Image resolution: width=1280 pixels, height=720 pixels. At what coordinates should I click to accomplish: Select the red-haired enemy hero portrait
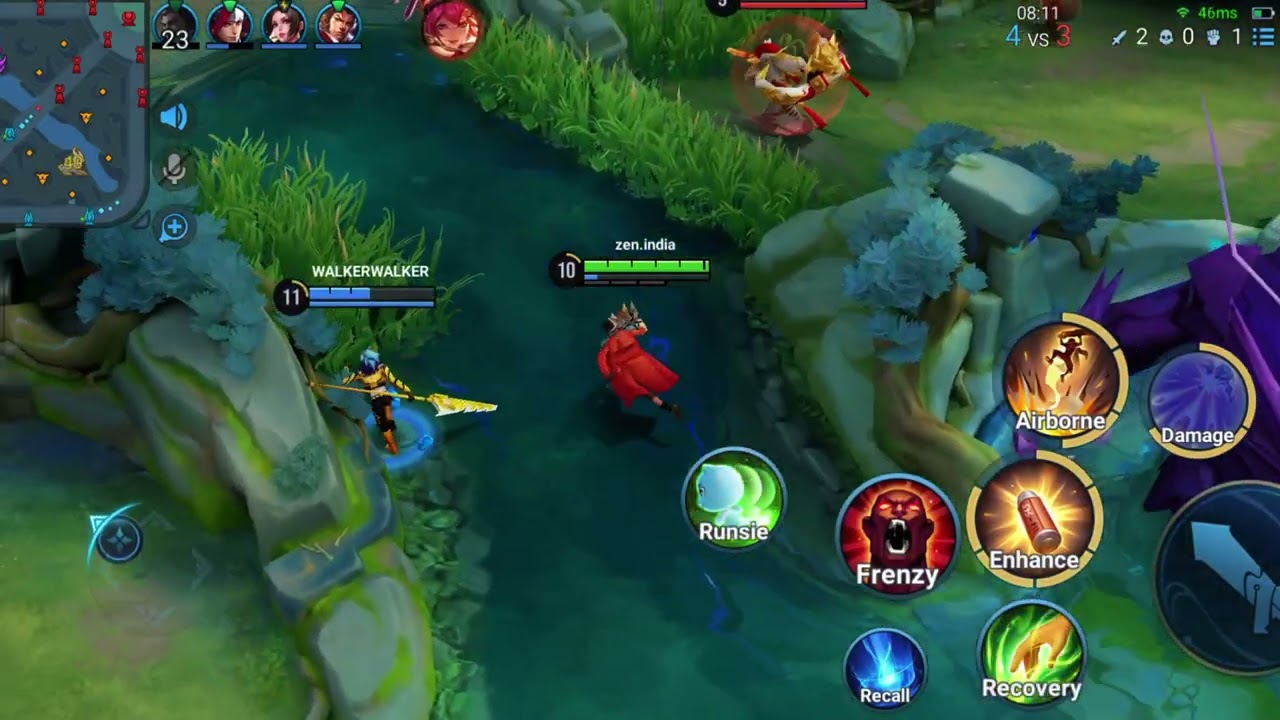tap(453, 28)
